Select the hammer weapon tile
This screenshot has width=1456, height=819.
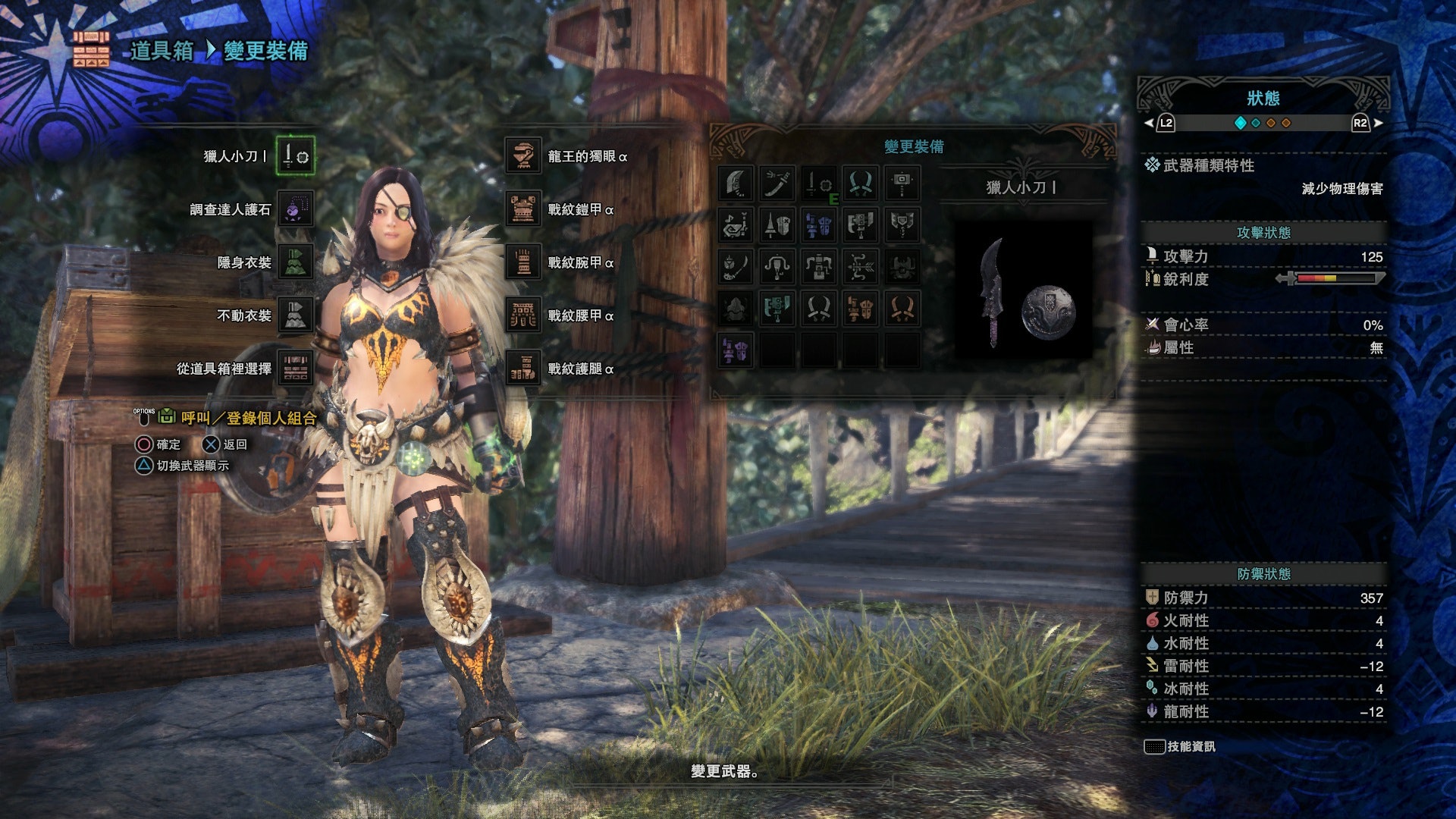902,184
